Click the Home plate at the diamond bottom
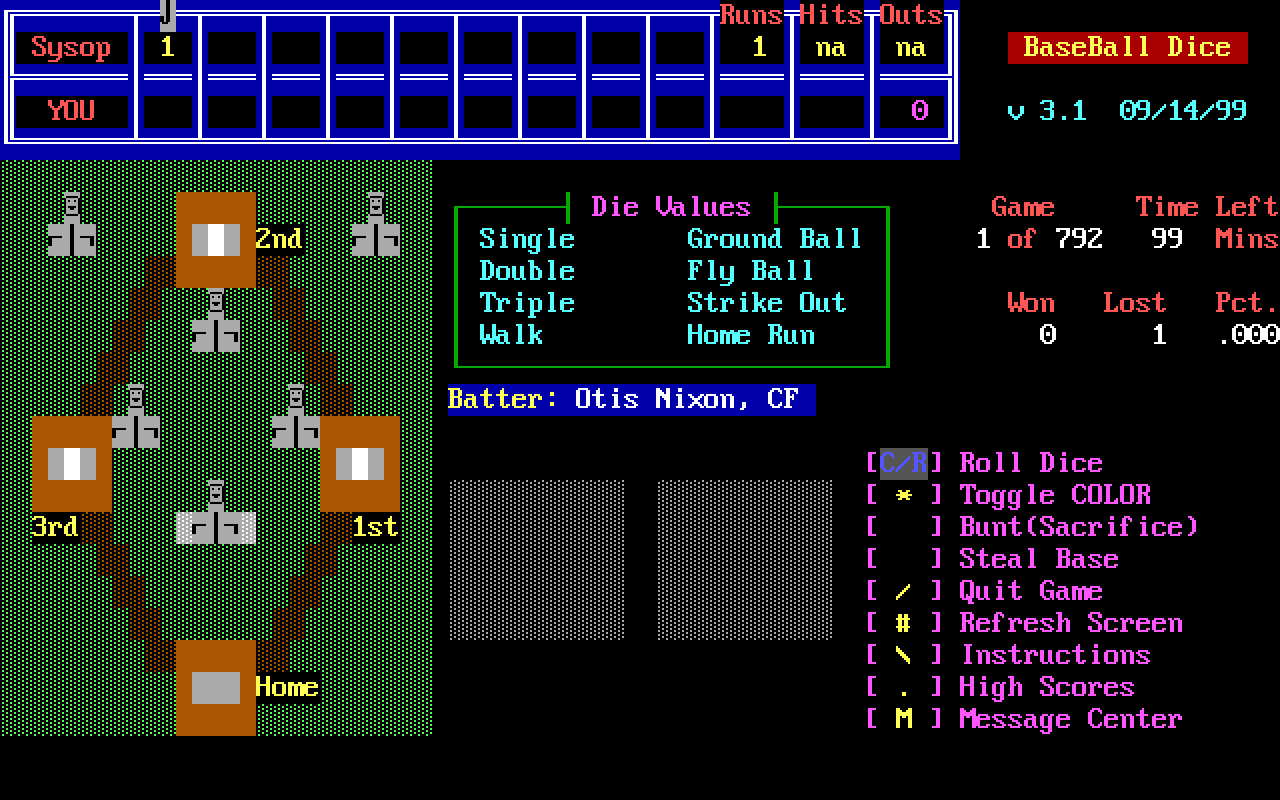1280x800 pixels. pyautogui.click(x=214, y=686)
